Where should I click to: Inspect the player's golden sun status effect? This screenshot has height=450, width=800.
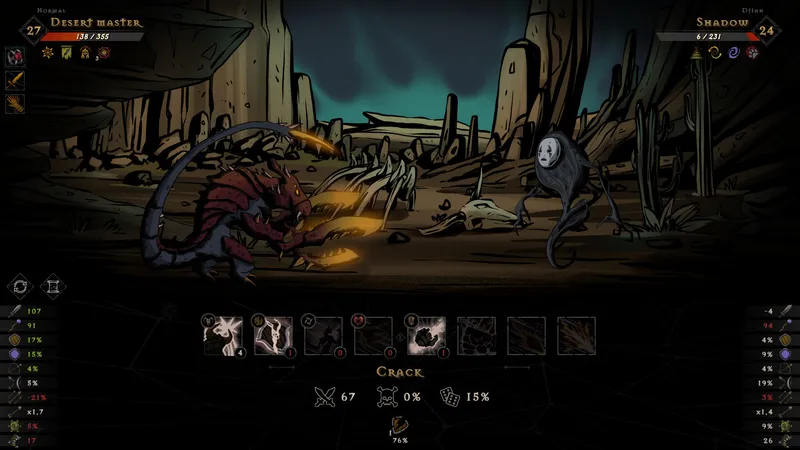point(47,52)
